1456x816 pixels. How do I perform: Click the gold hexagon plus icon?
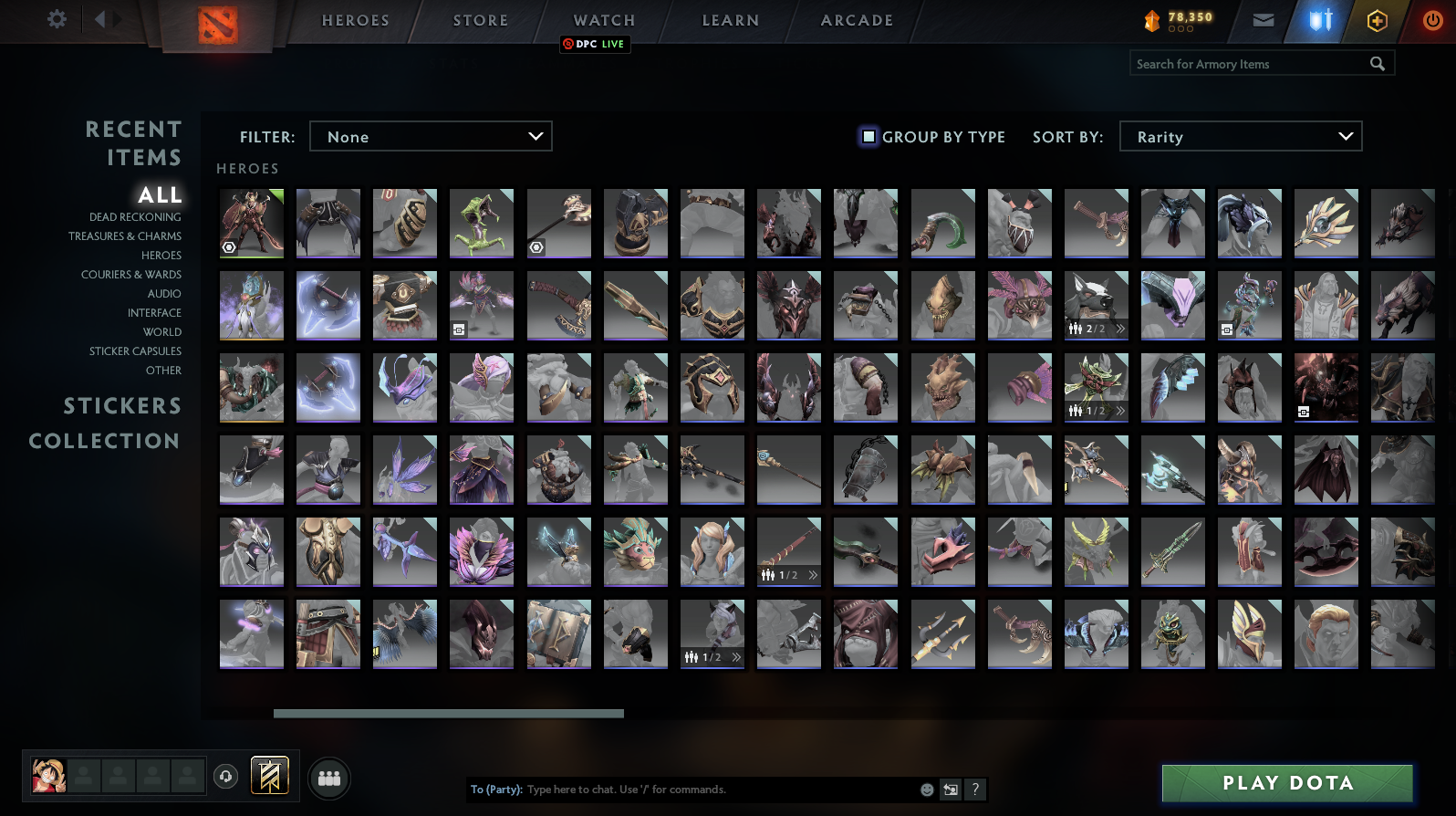(1377, 19)
